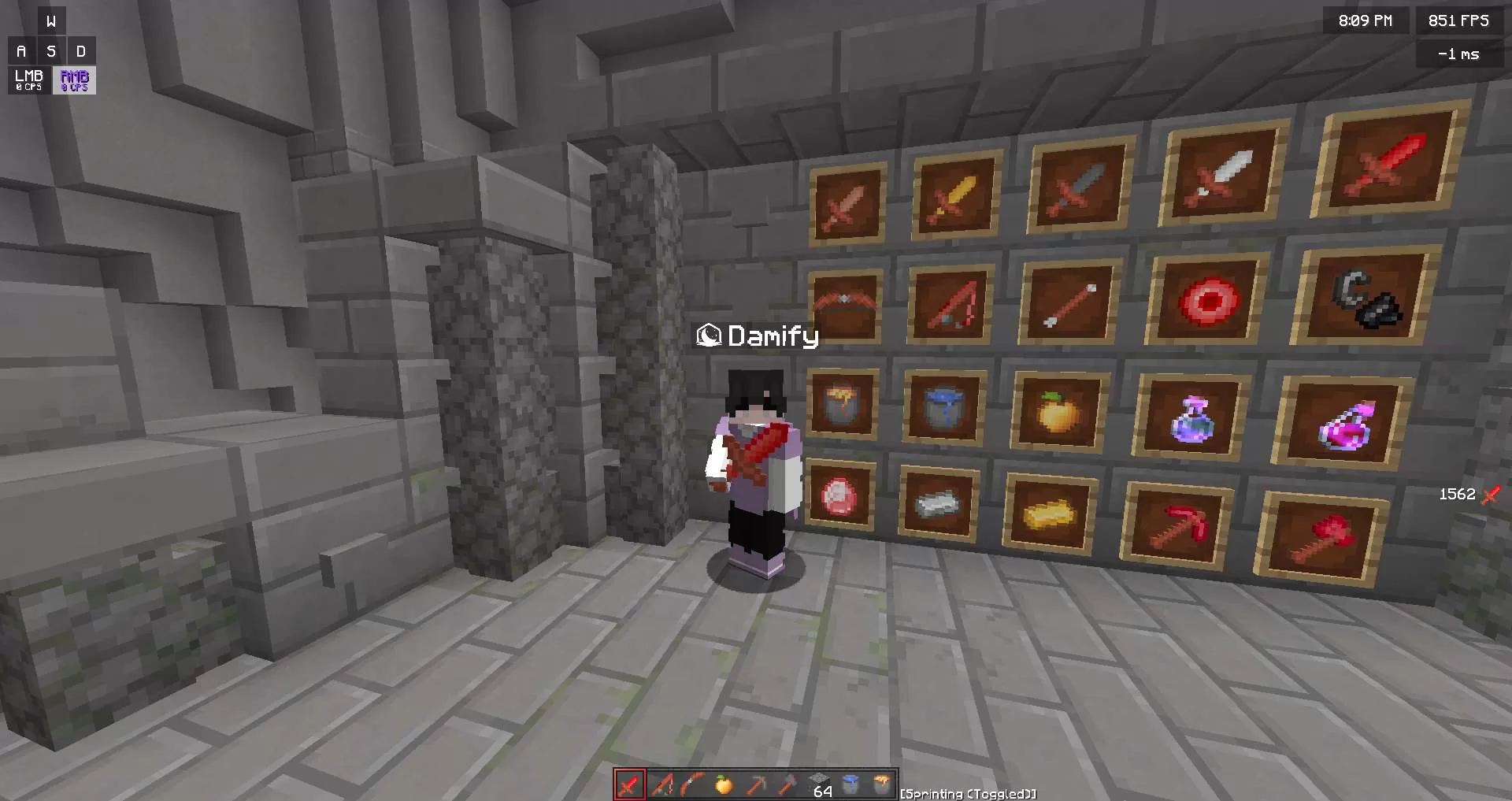Click the 8:09 PM clock display
Image resolution: width=1512 pixels, height=801 pixels.
[1365, 20]
